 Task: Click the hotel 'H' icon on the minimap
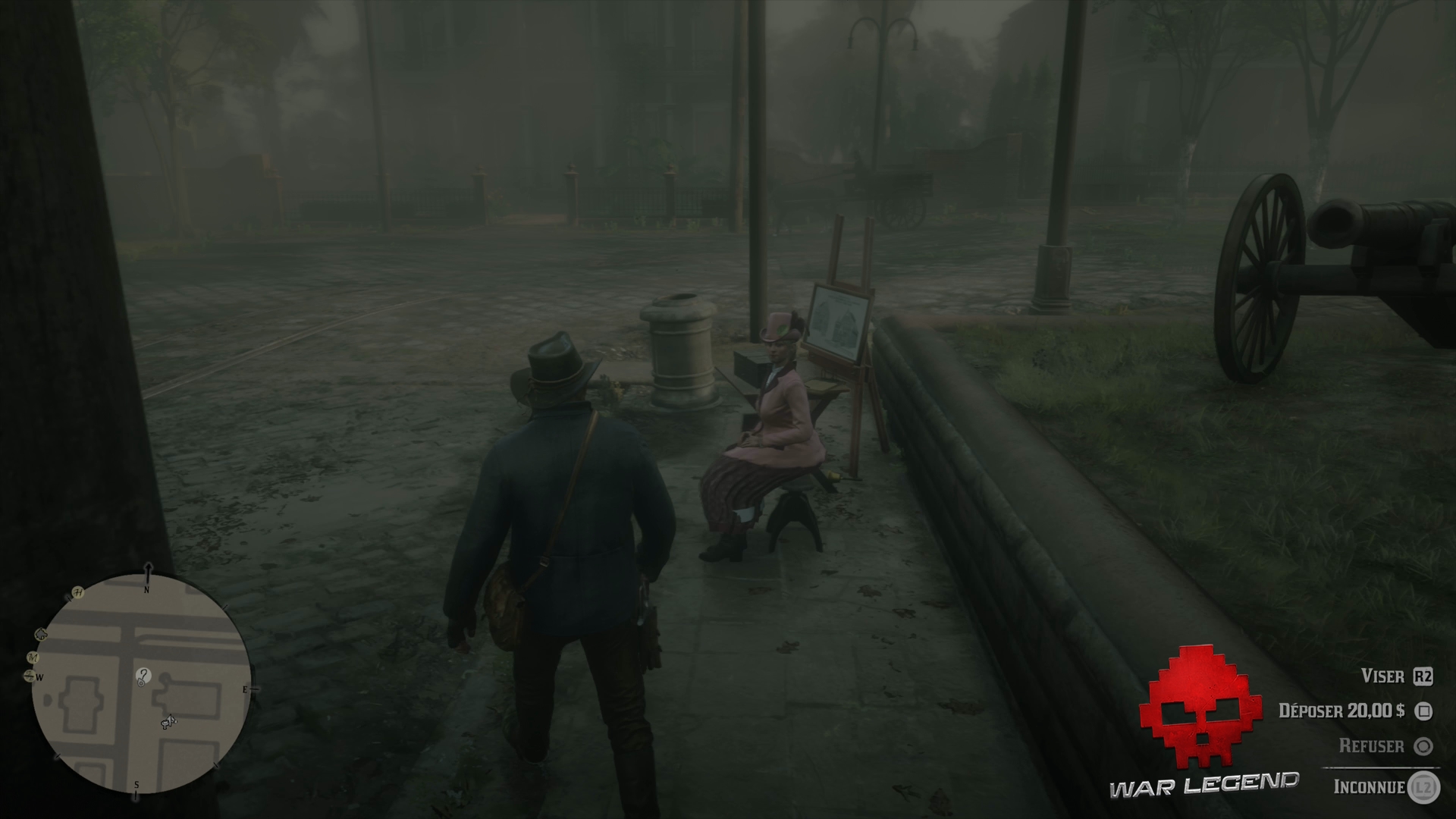coord(78,592)
